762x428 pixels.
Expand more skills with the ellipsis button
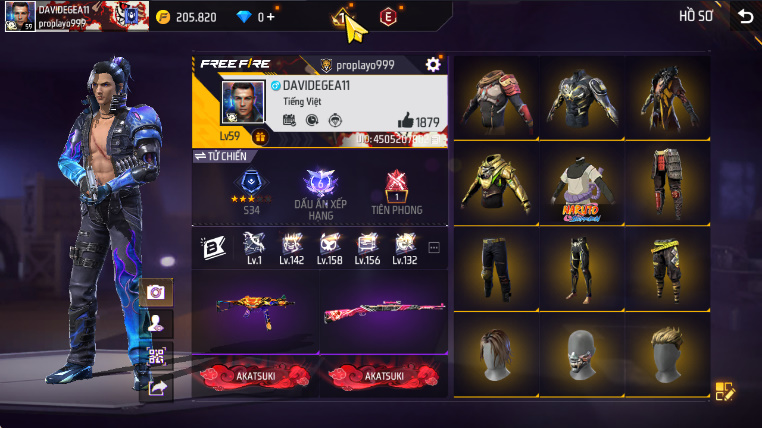(434, 247)
